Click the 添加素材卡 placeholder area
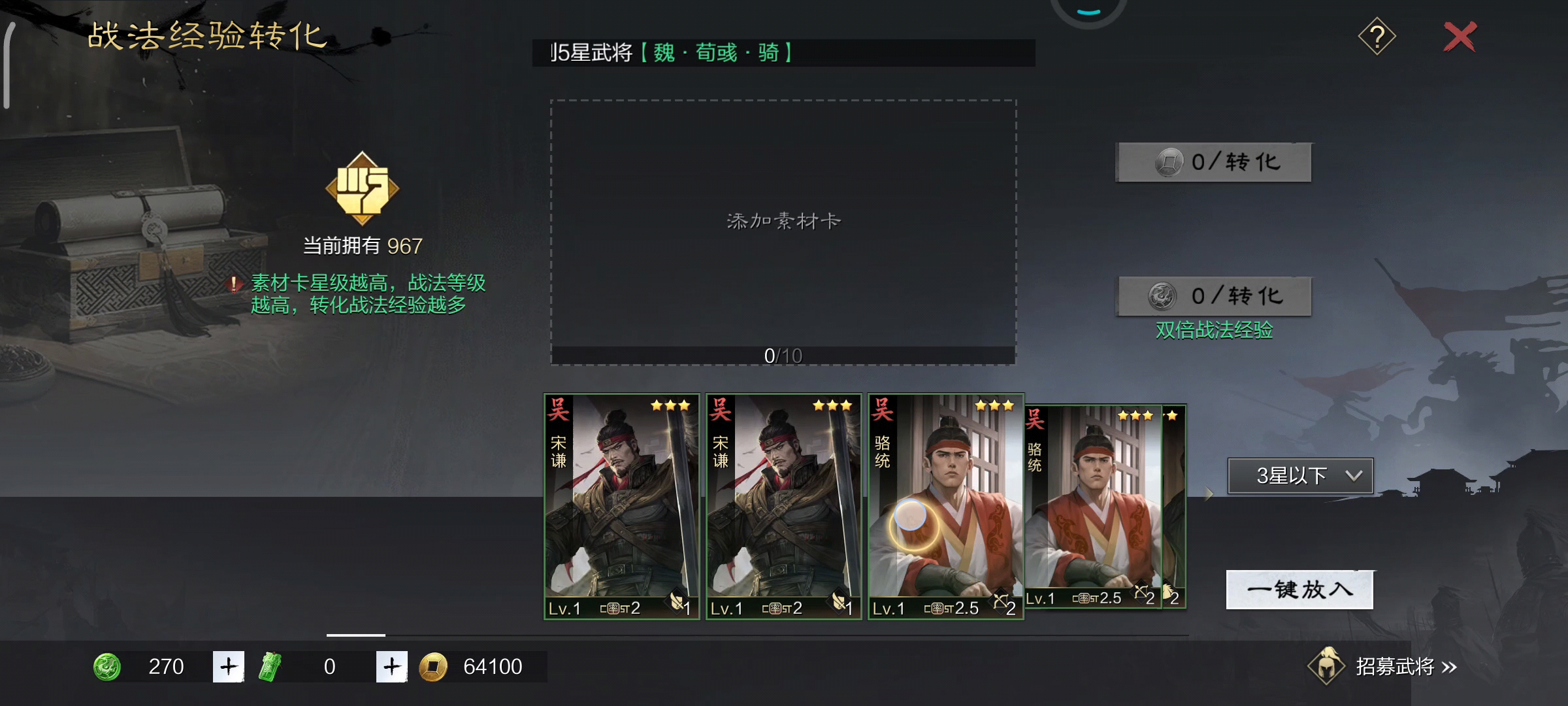The width and height of the screenshot is (1568, 706). (783, 220)
